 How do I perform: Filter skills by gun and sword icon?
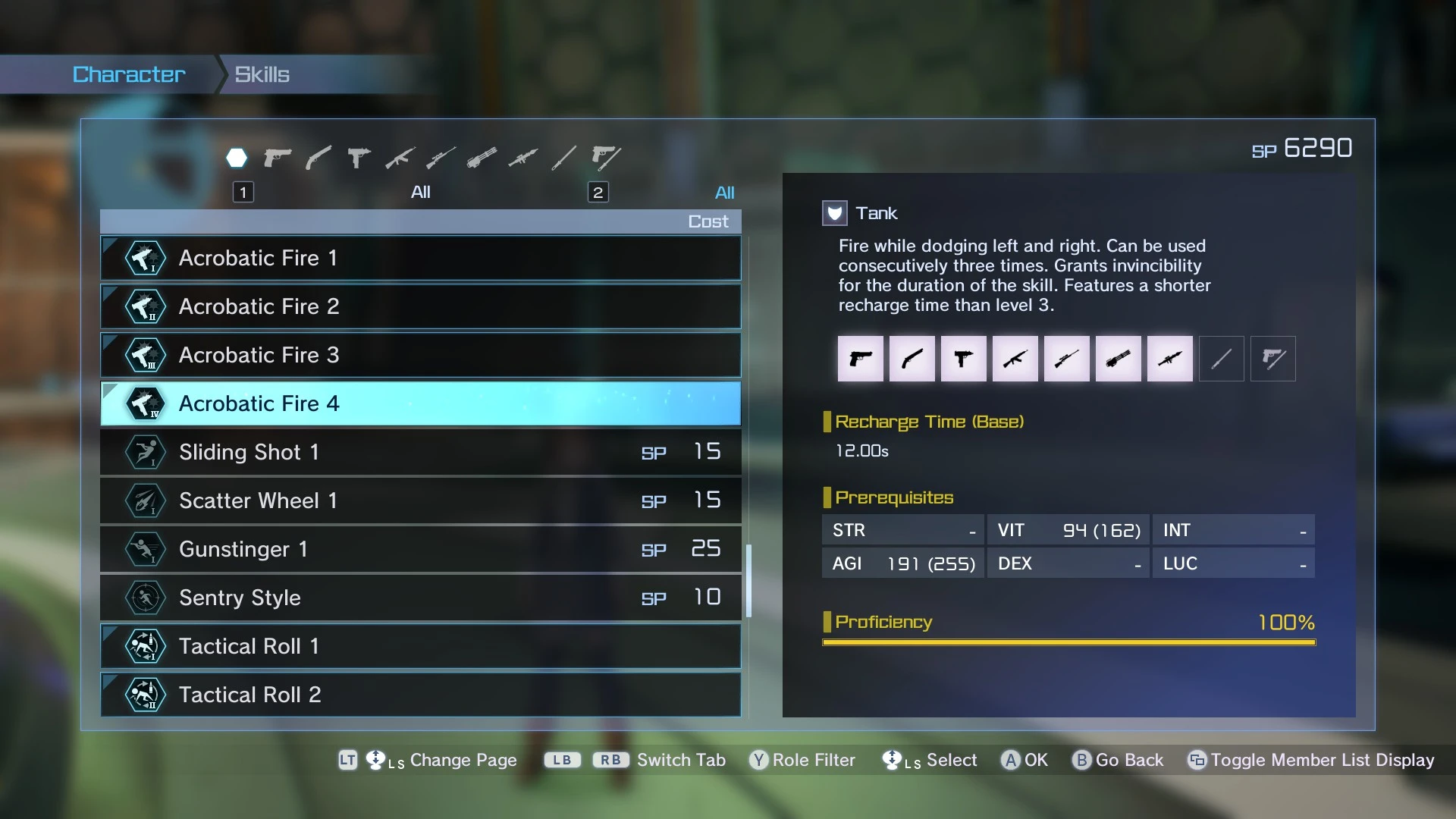(x=605, y=158)
